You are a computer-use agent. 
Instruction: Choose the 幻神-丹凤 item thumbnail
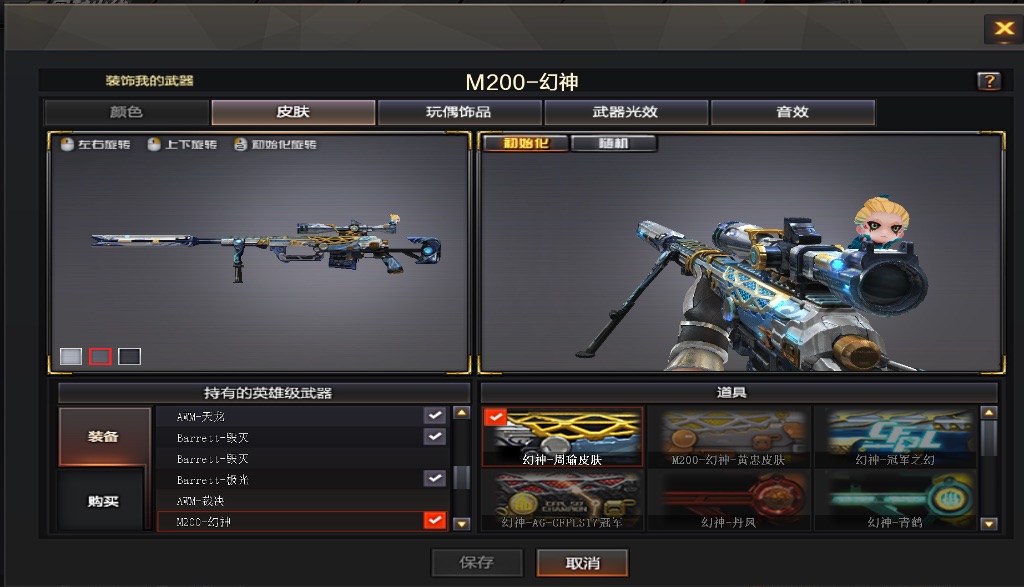tap(727, 500)
